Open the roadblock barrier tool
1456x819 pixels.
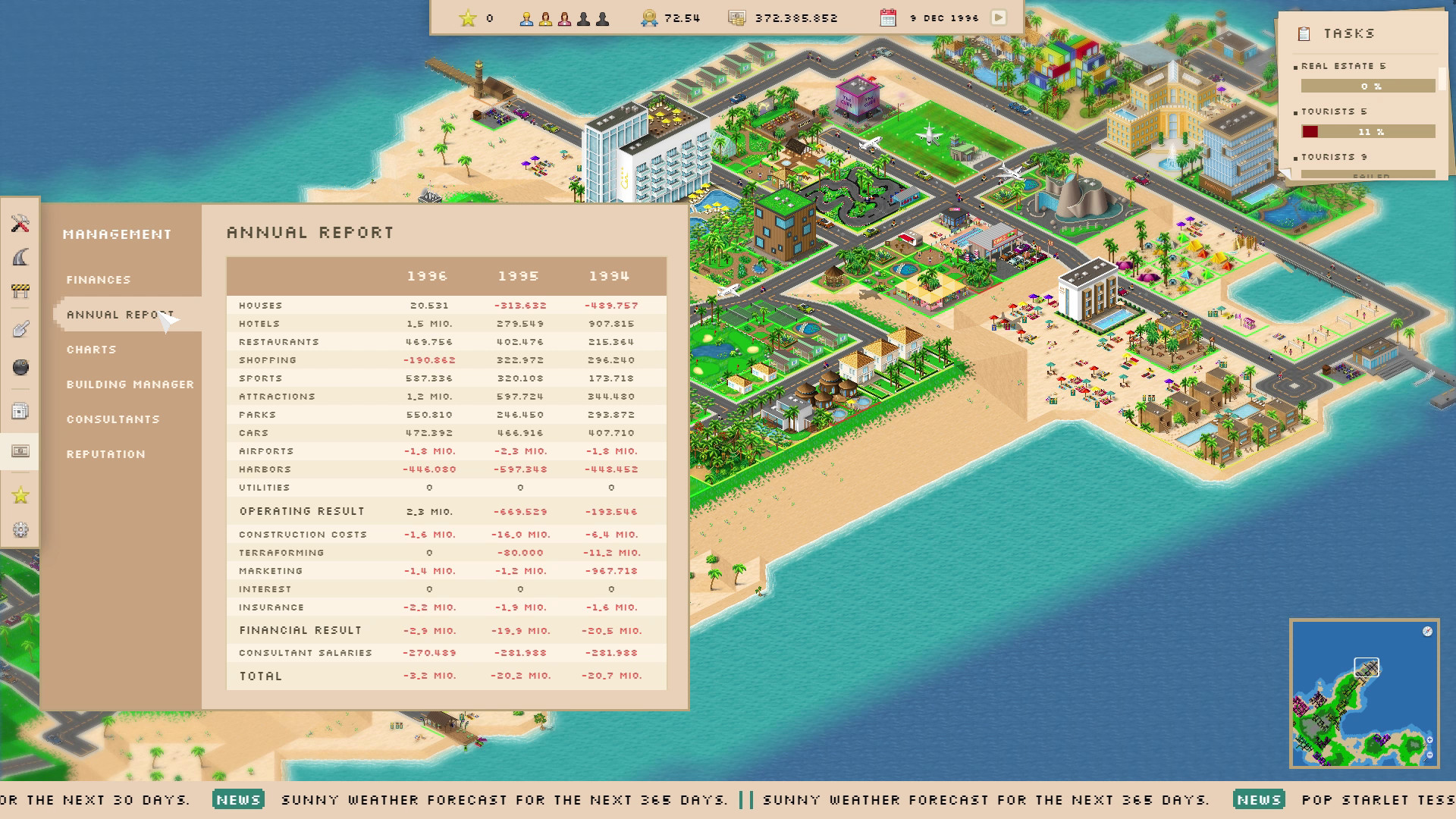(x=20, y=290)
